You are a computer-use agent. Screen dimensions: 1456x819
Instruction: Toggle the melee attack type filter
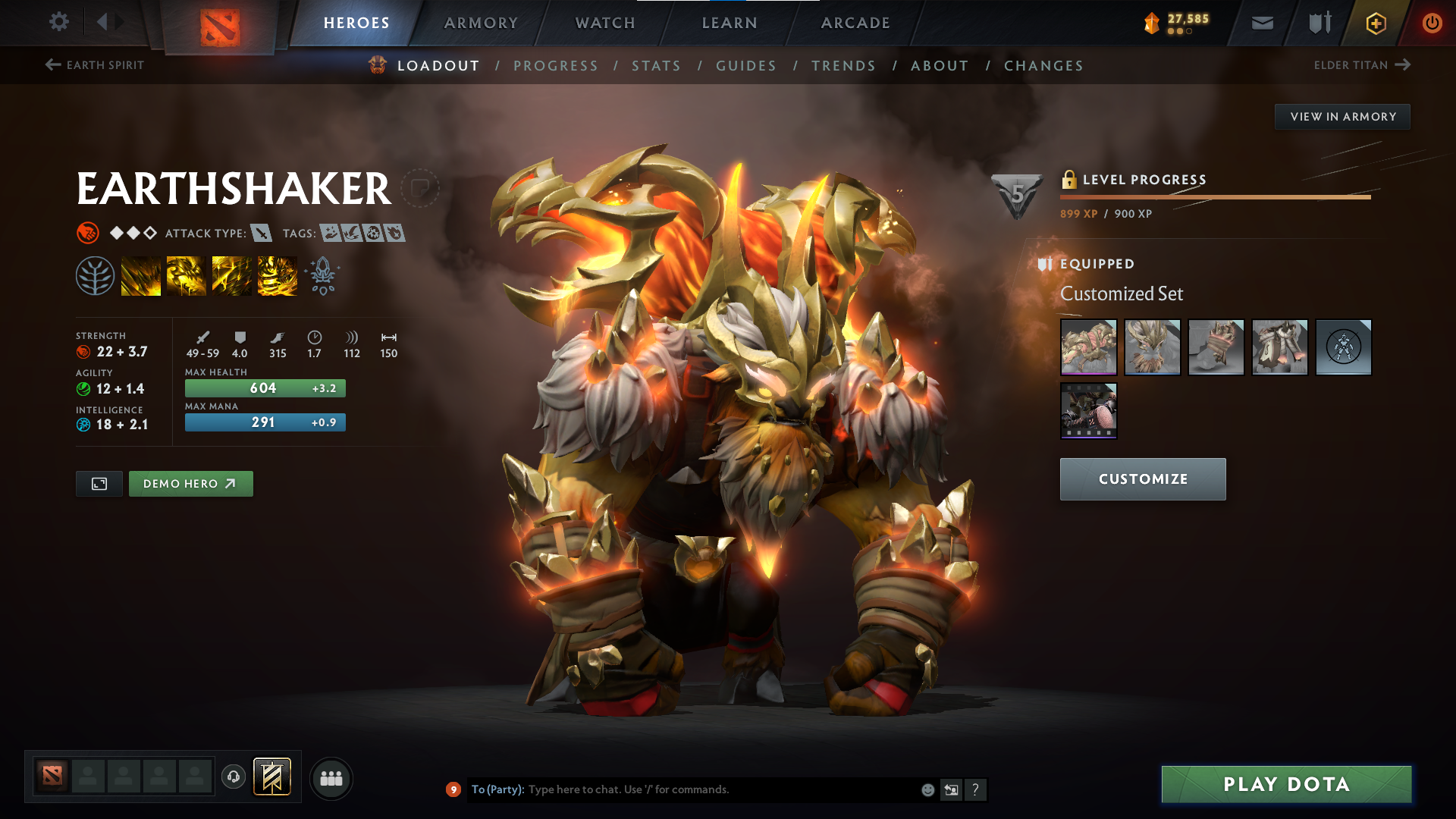(x=262, y=233)
